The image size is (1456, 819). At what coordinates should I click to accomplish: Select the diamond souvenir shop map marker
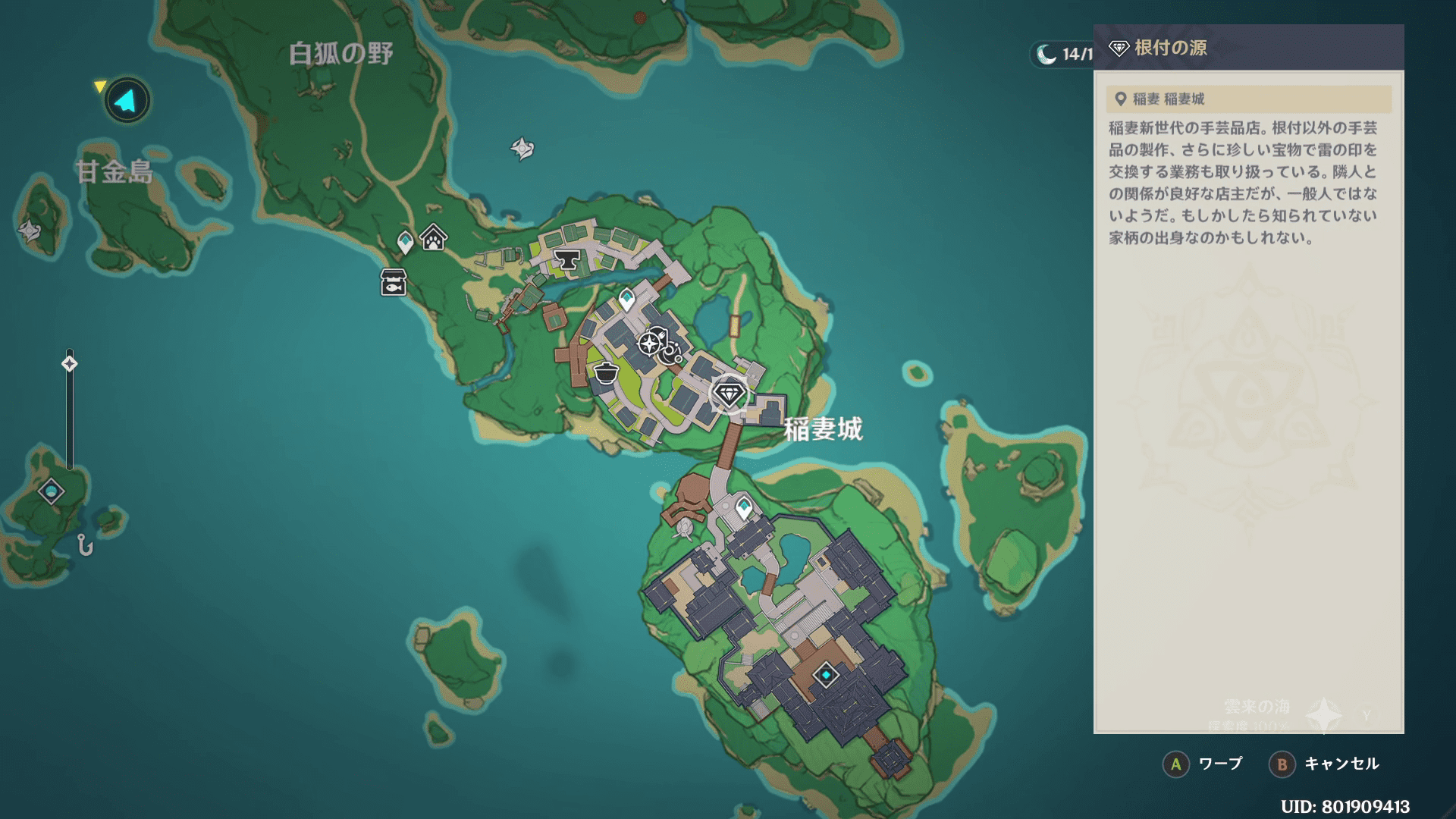coord(729,394)
